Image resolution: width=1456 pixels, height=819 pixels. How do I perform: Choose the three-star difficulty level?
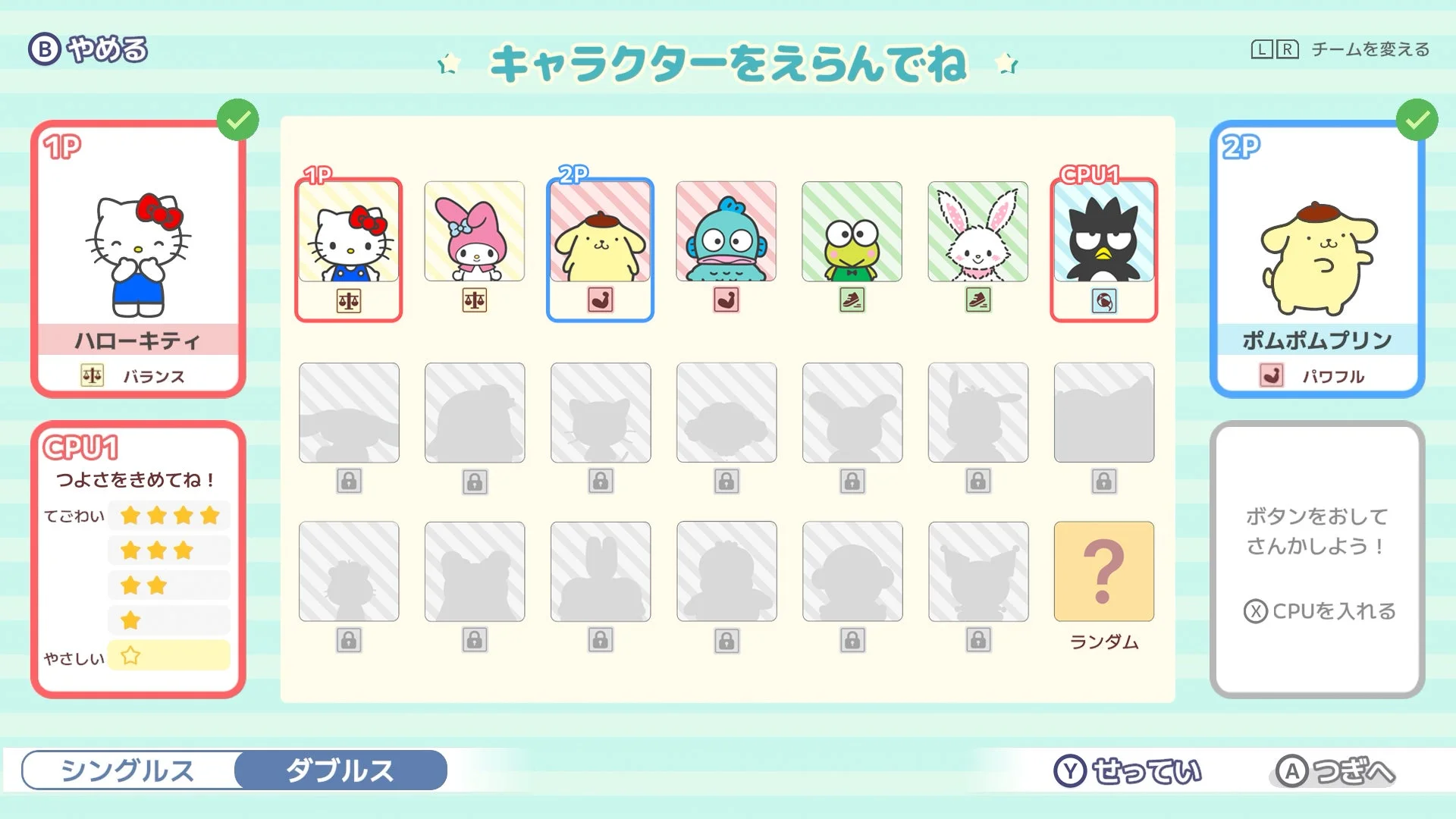[168, 550]
